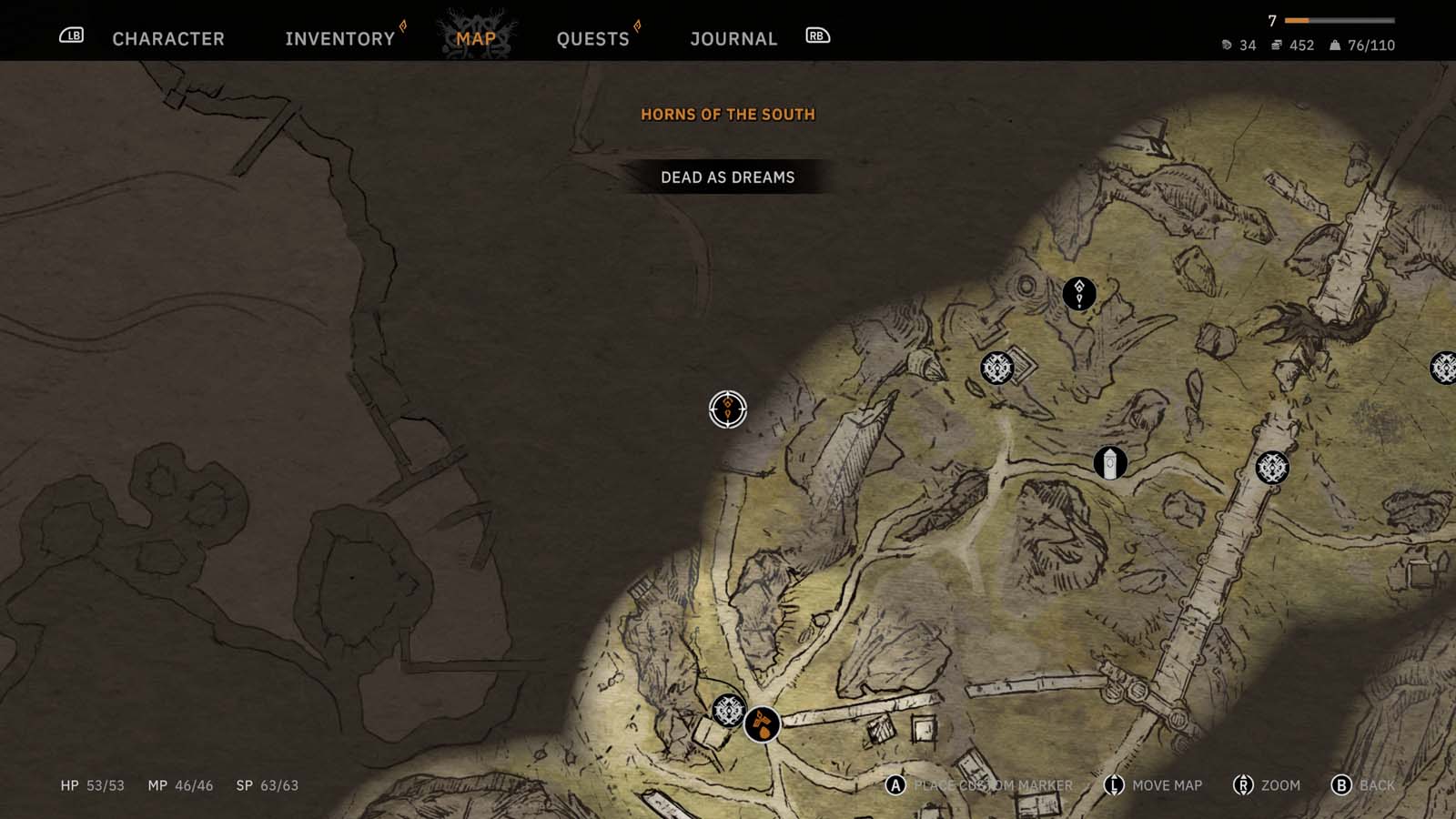Click the custom marker crosshair on the map edge
The image size is (1456, 819).
click(726, 409)
